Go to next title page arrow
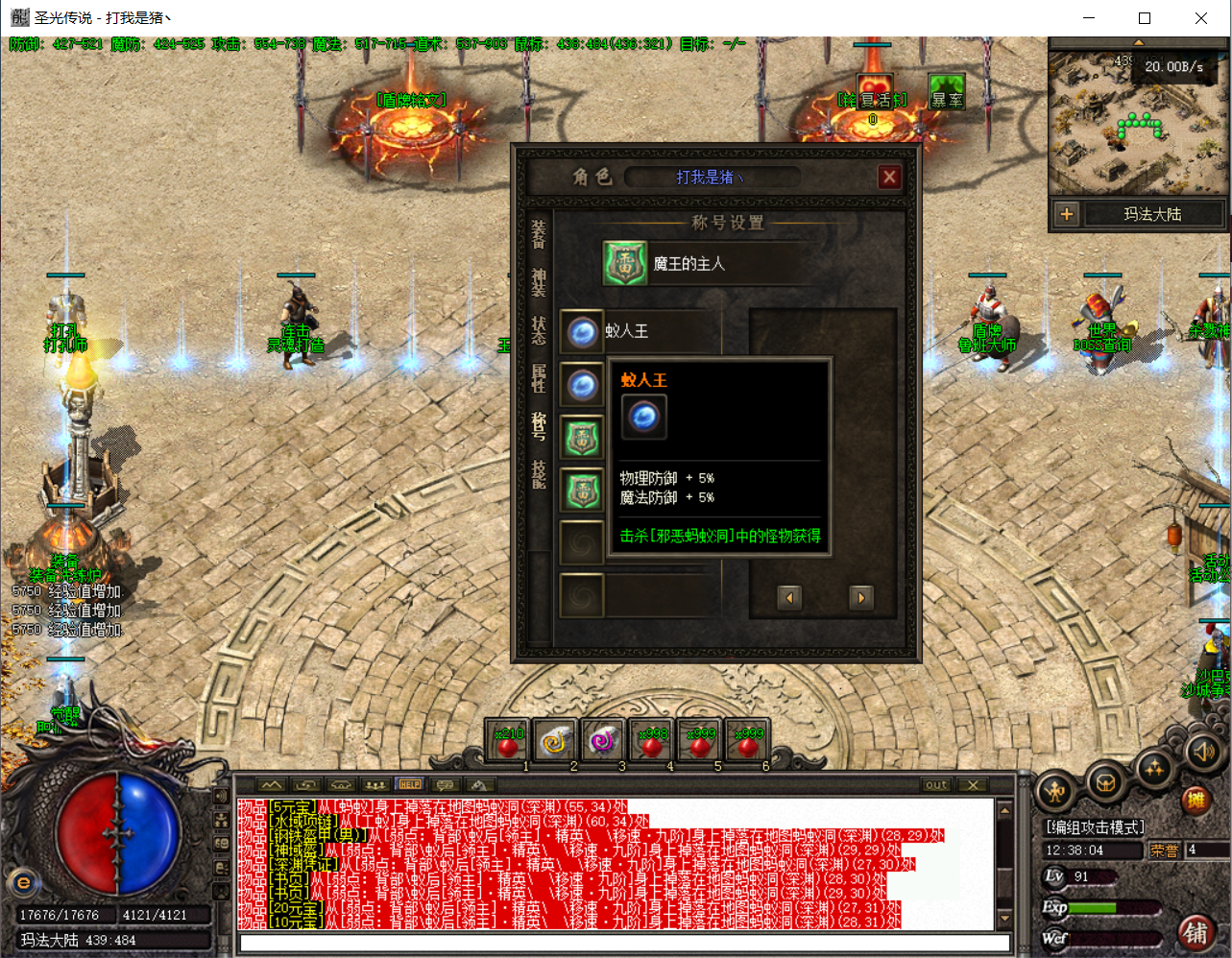This screenshot has height=958, width=1232. point(860,597)
